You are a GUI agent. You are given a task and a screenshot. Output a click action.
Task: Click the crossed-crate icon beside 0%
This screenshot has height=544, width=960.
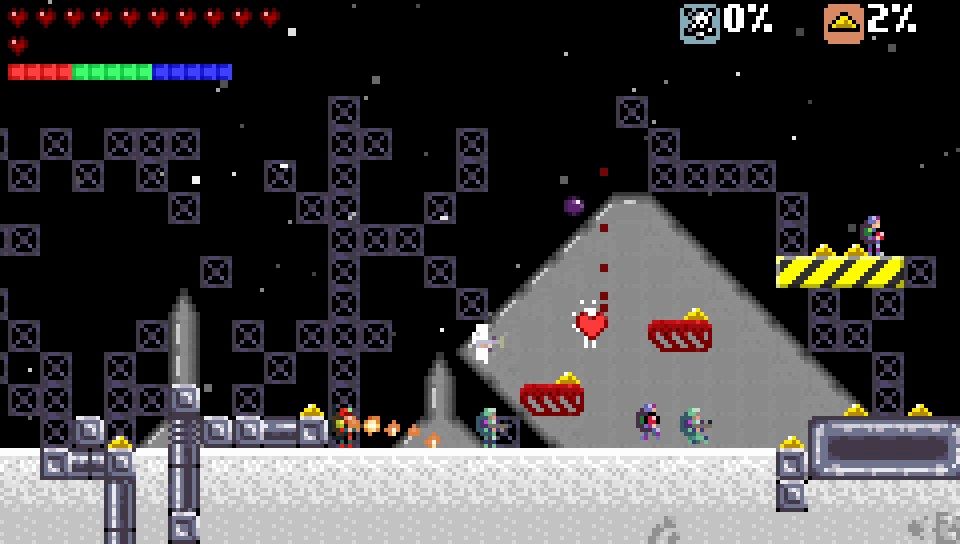pos(699,22)
